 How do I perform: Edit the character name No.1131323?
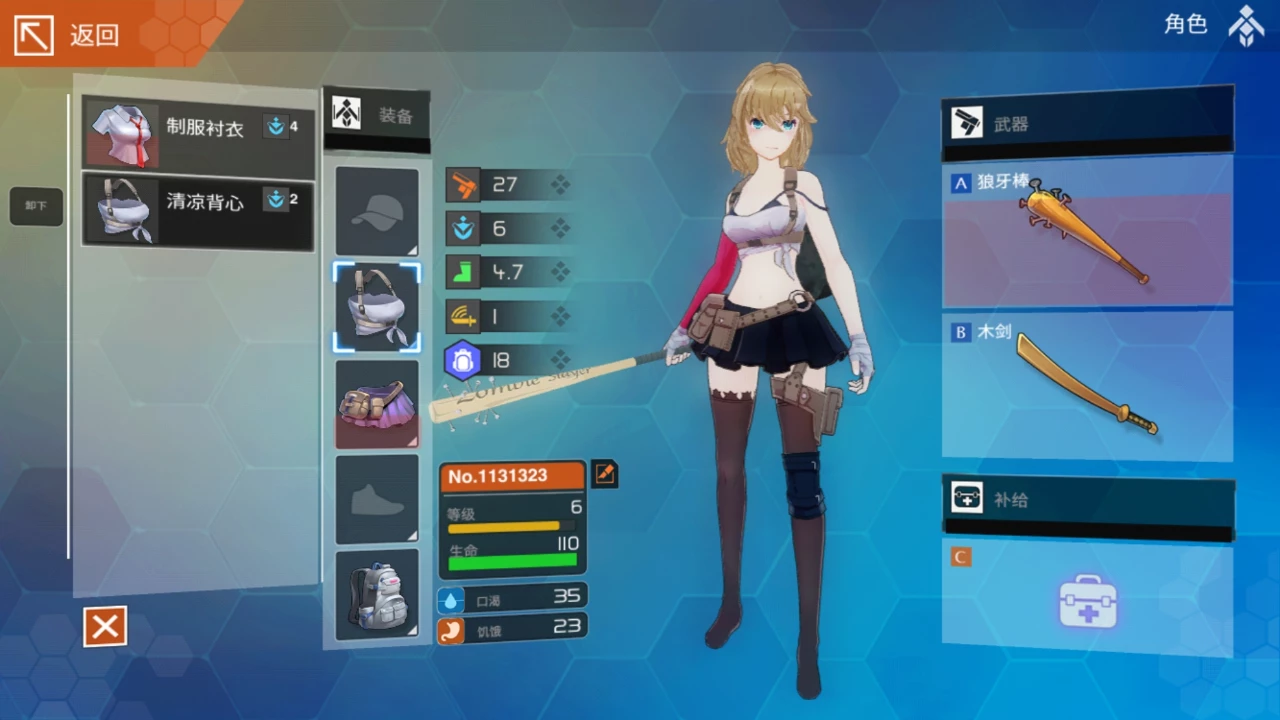click(x=604, y=474)
